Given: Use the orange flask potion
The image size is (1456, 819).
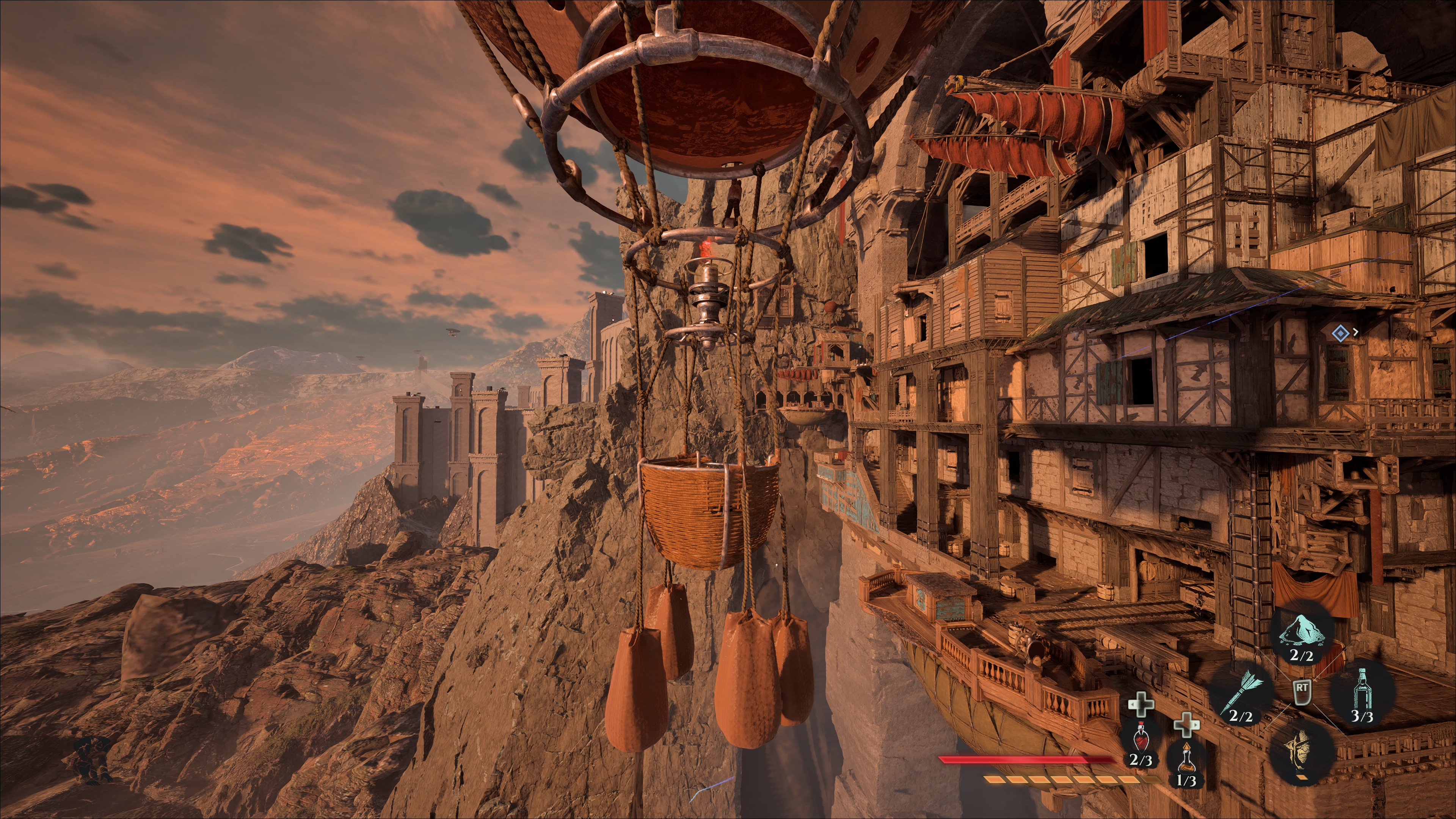Looking at the screenshot, I should 1186,758.
